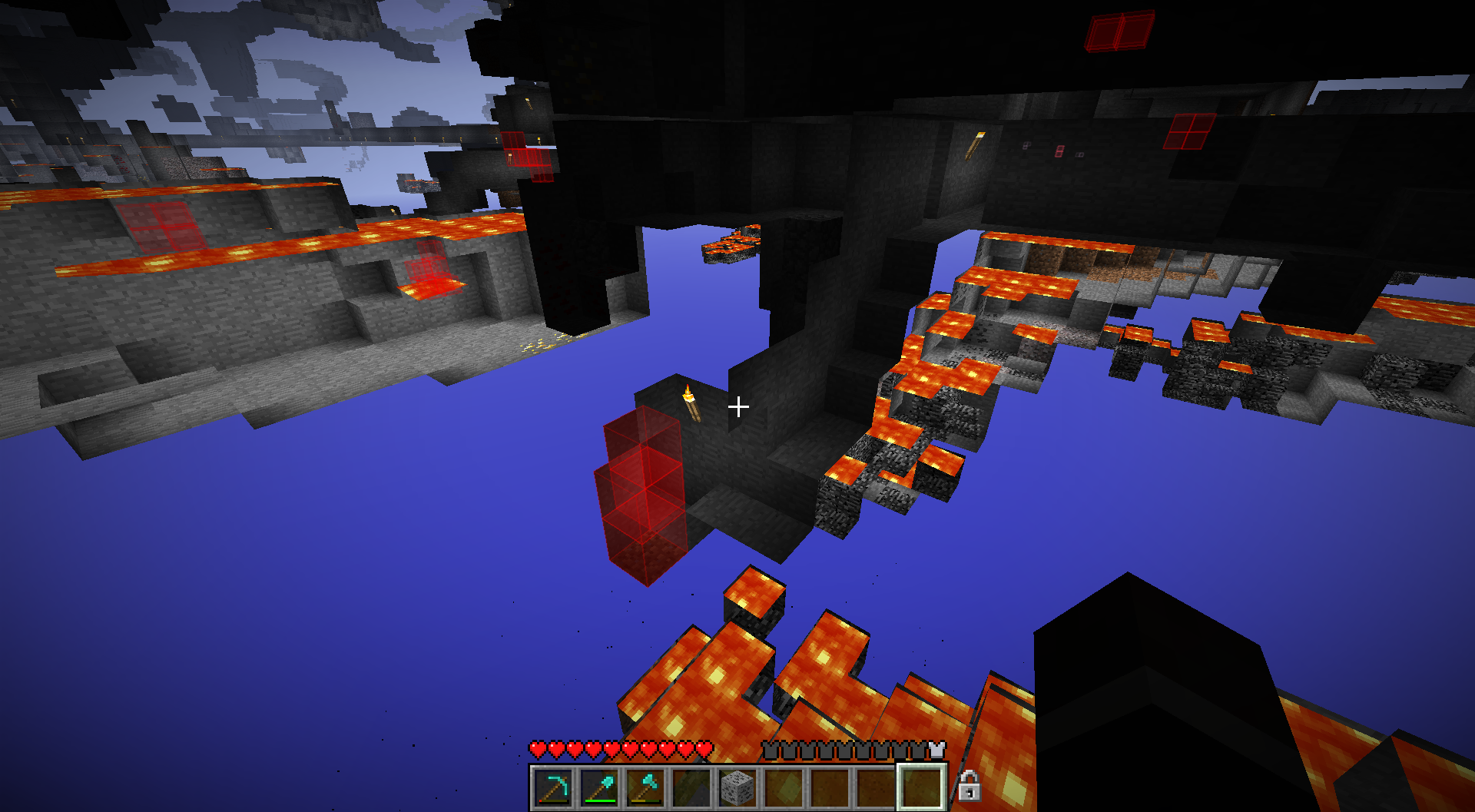Select the diamond shovel hotbar slot
This screenshot has height=812, width=1475.
tap(600, 787)
